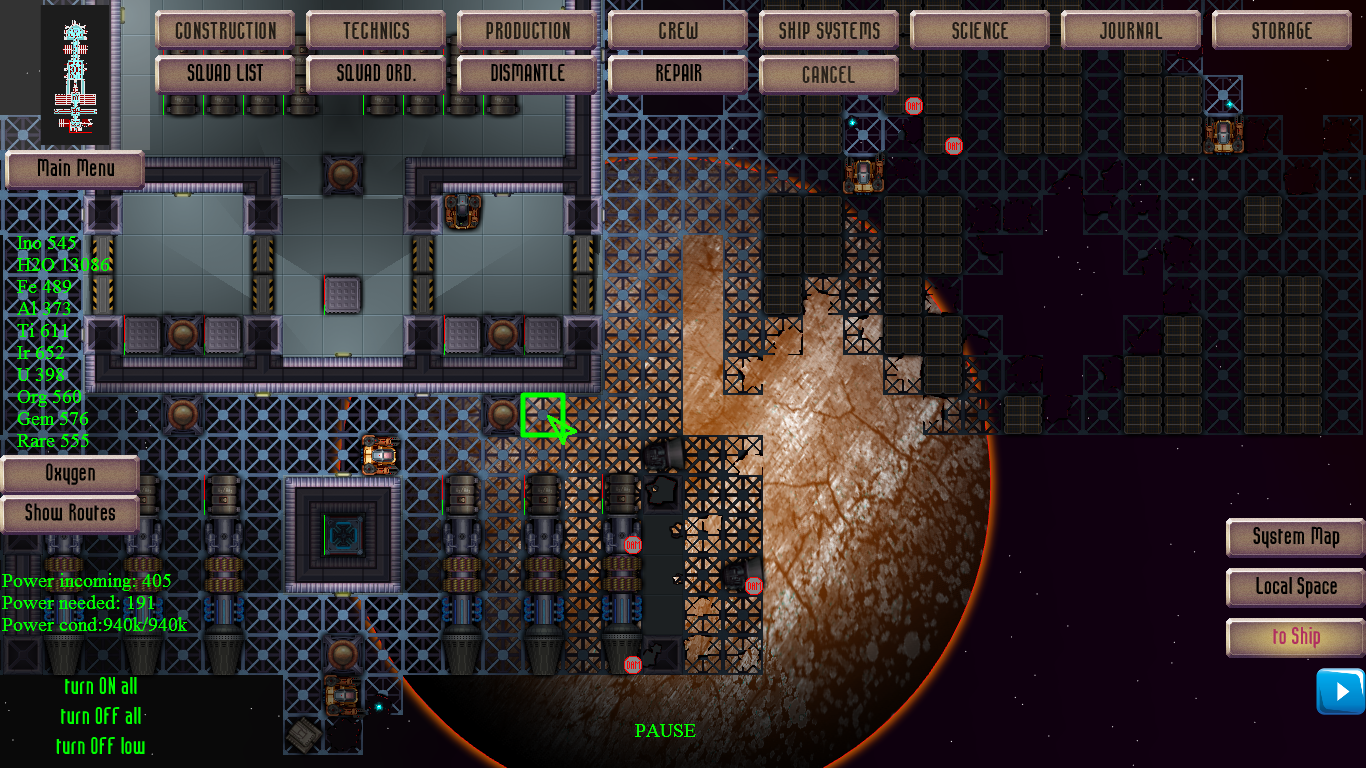Toggle the Oxygen overlay
This screenshot has width=1366, height=768.
70,474
